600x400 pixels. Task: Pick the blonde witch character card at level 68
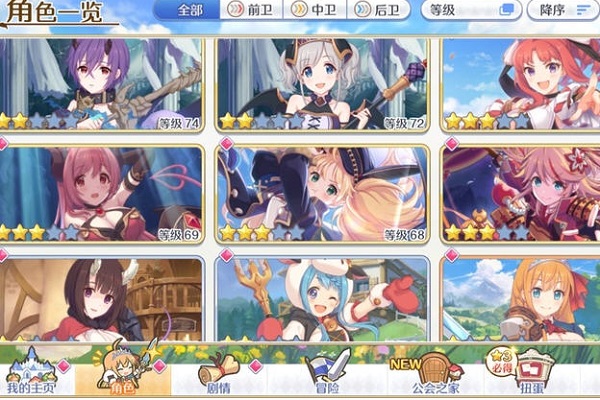(x=322, y=195)
